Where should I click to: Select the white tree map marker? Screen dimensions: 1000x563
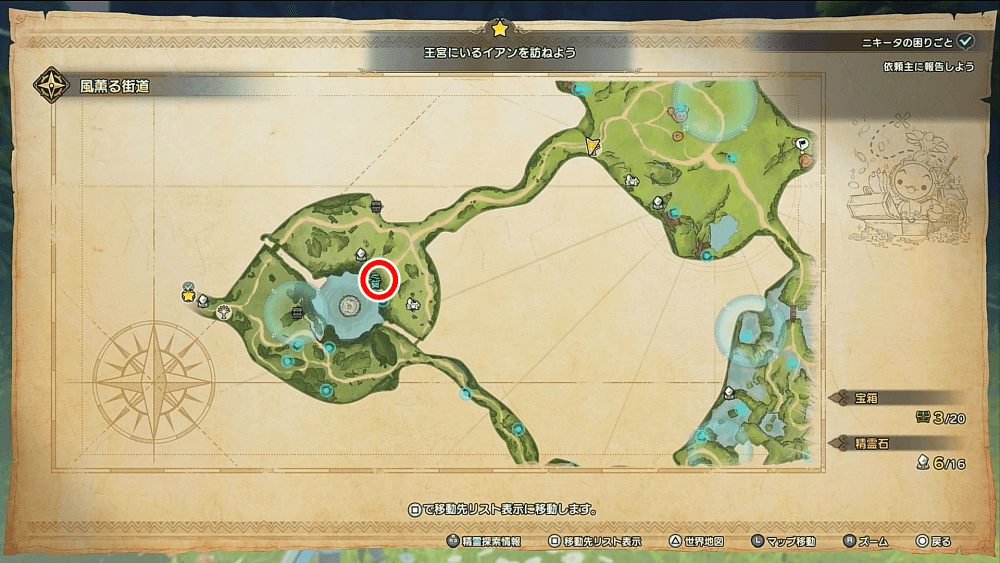[222, 312]
